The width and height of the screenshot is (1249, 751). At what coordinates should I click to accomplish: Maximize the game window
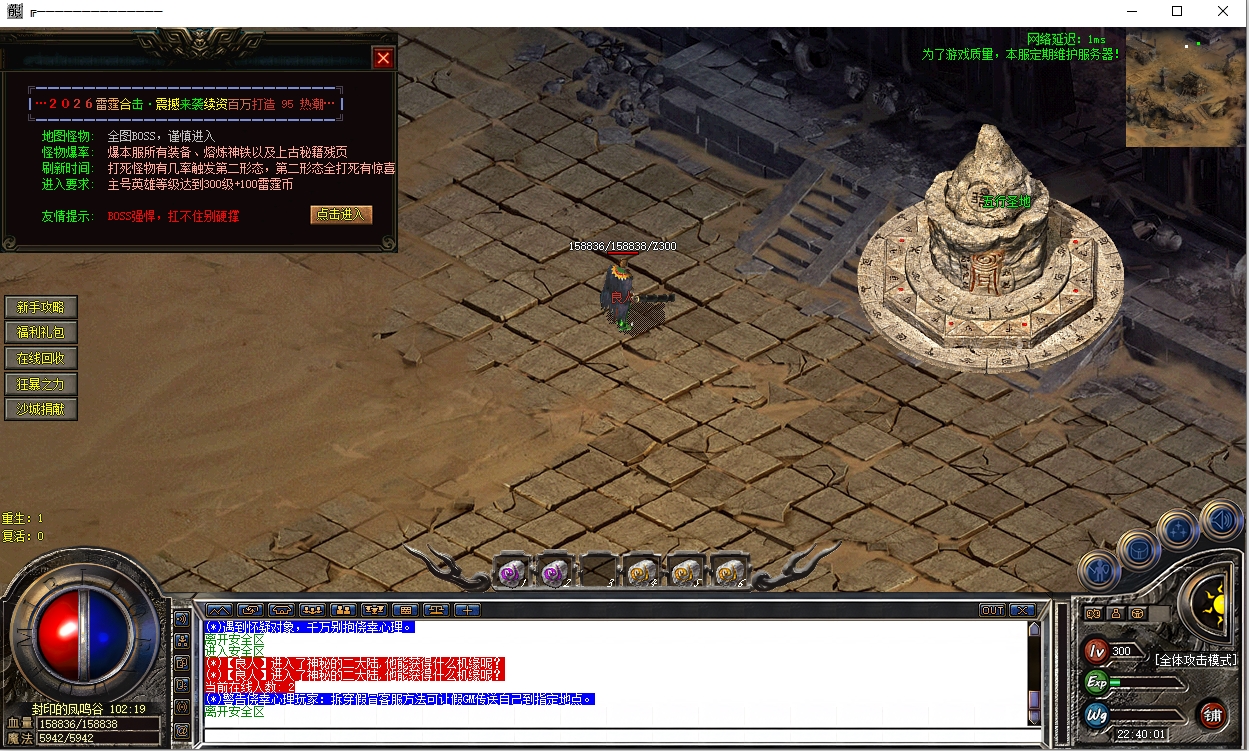pyautogui.click(x=1177, y=12)
